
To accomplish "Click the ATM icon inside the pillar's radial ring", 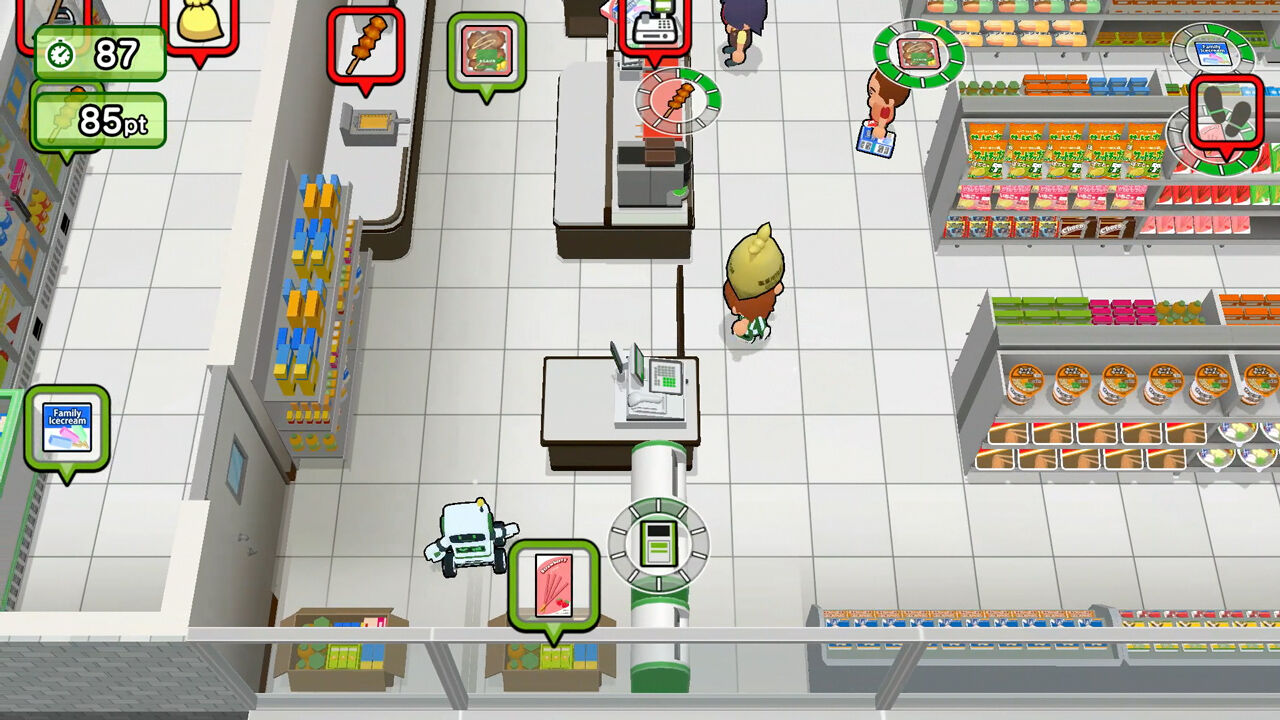I will click(x=658, y=545).
